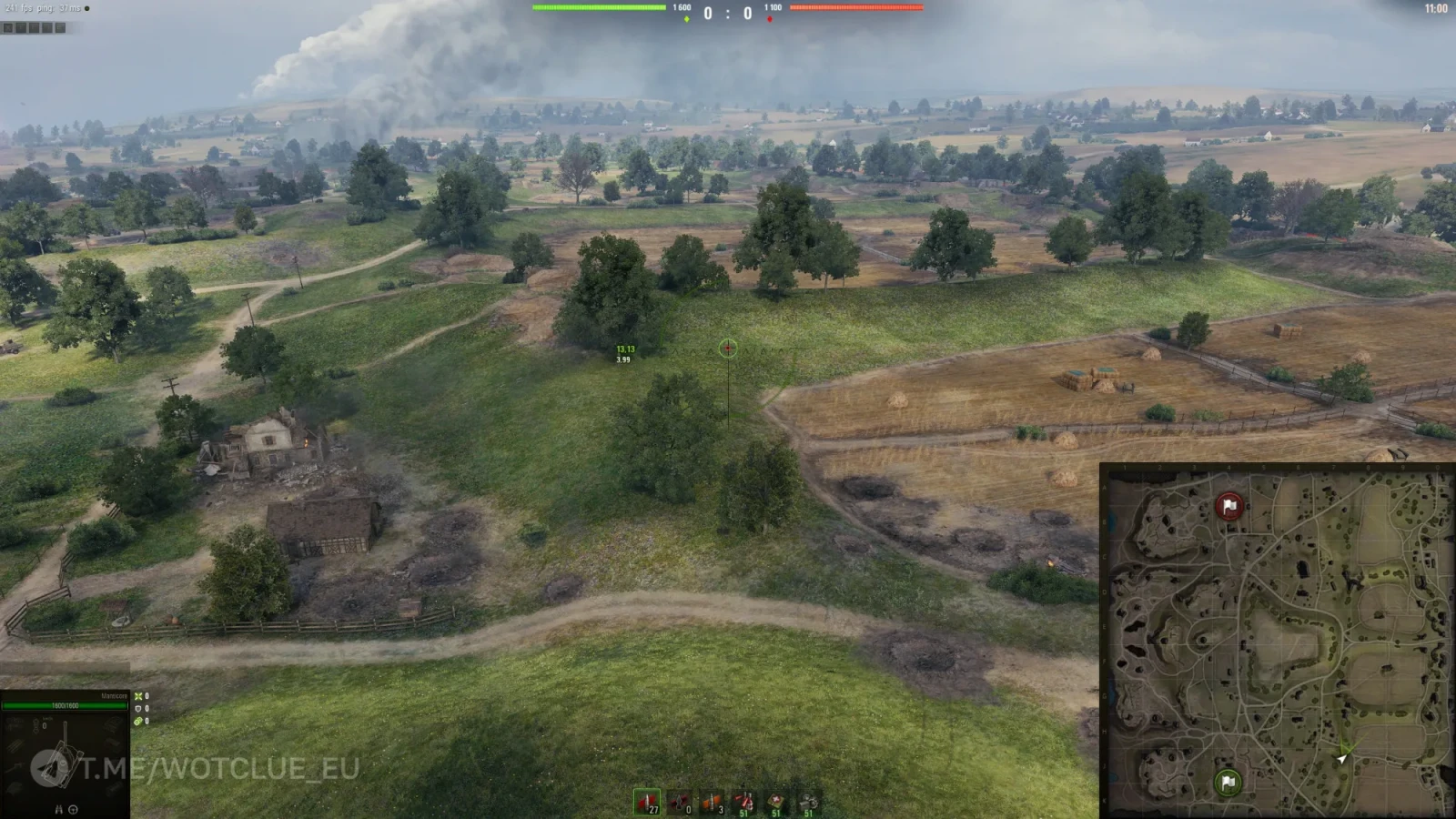Use the first aid kit consumable
Screen dimensions: 1456x819
(775, 802)
